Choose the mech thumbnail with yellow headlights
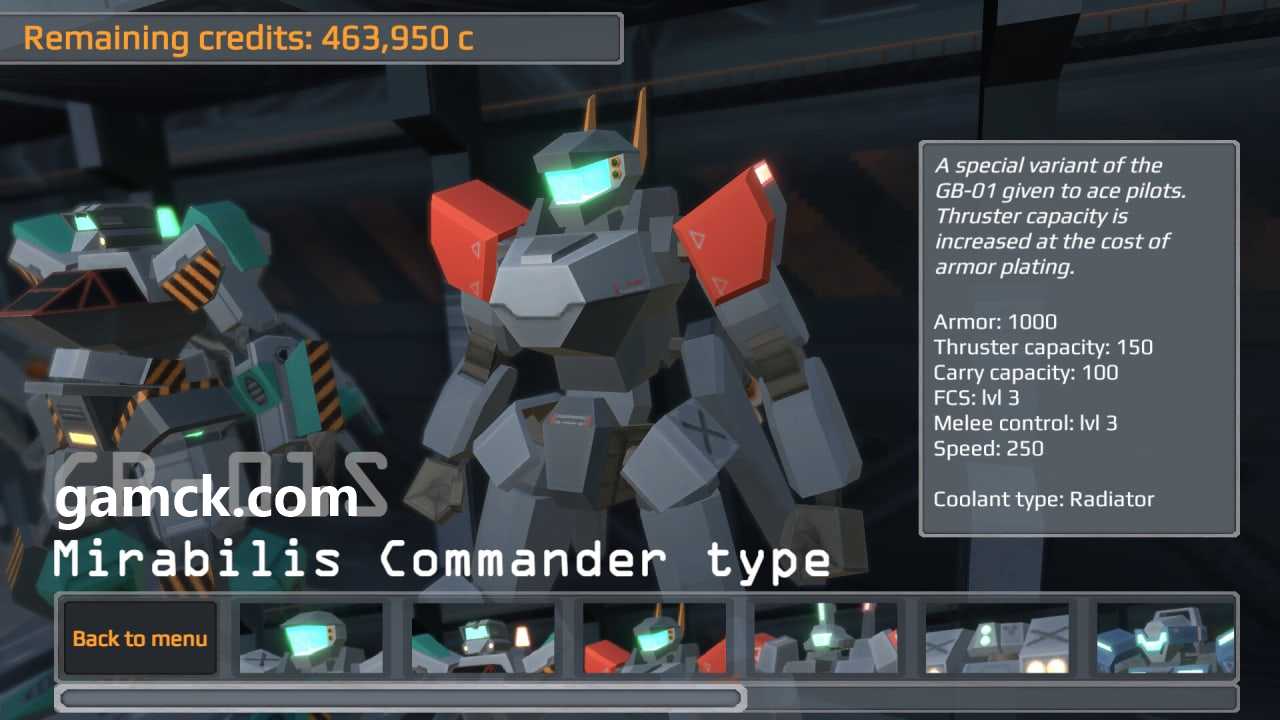 [x=997, y=638]
